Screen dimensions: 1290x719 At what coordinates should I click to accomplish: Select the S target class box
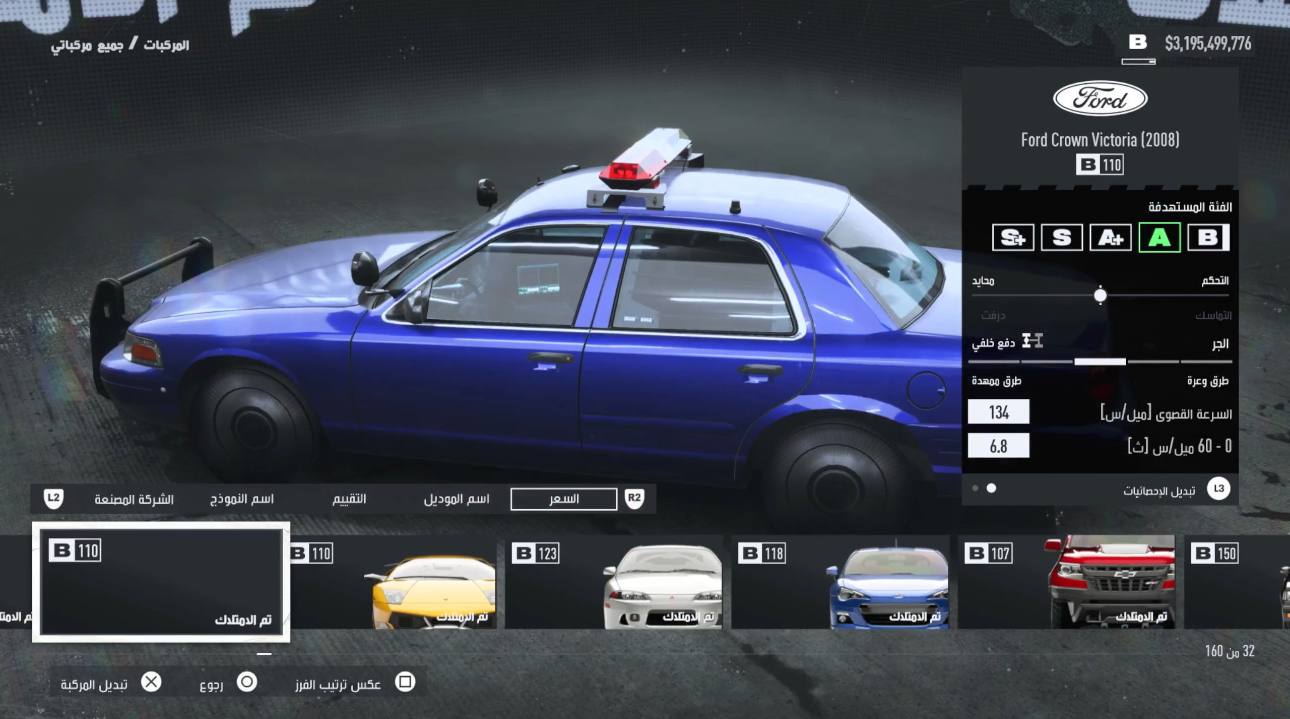(x=1061, y=237)
